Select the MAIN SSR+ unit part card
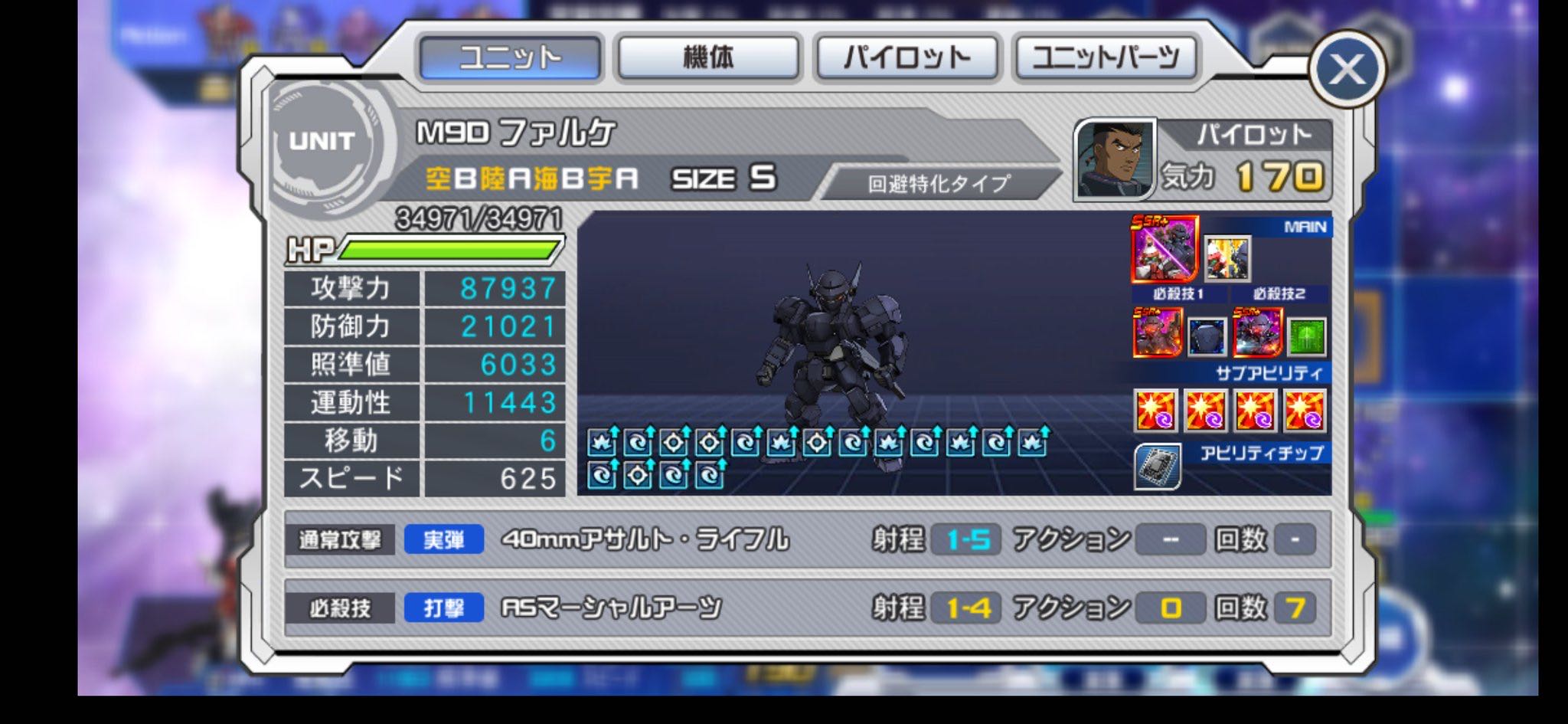 (1164, 249)
